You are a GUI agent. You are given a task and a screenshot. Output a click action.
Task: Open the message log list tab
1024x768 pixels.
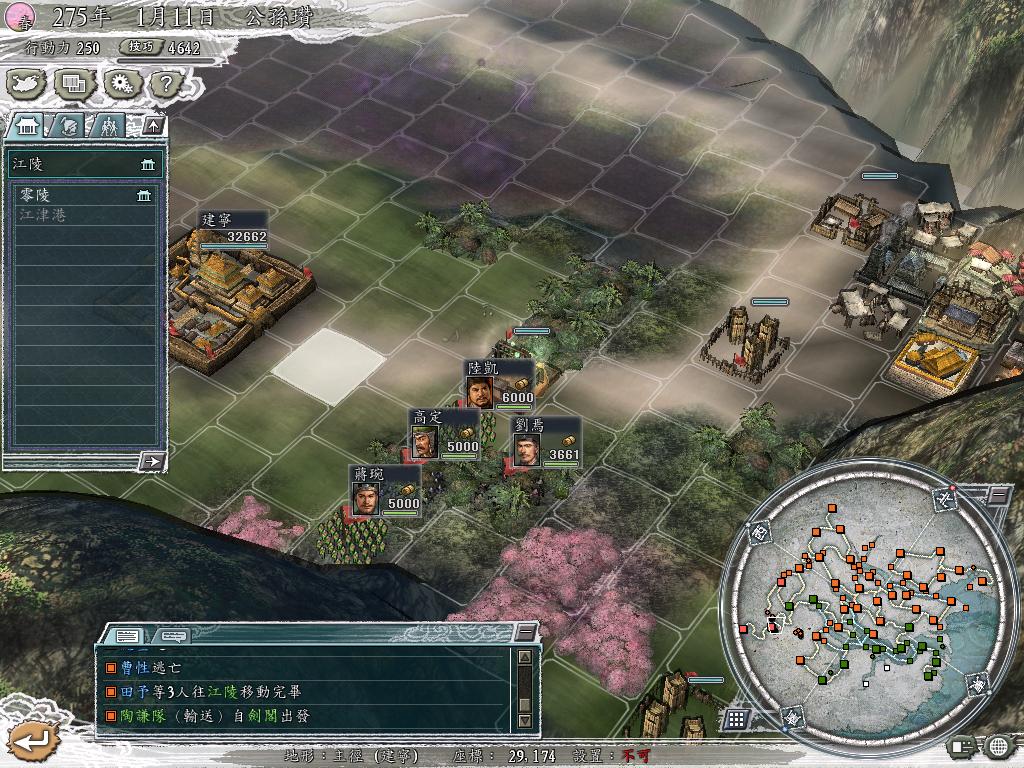(127, 635)
